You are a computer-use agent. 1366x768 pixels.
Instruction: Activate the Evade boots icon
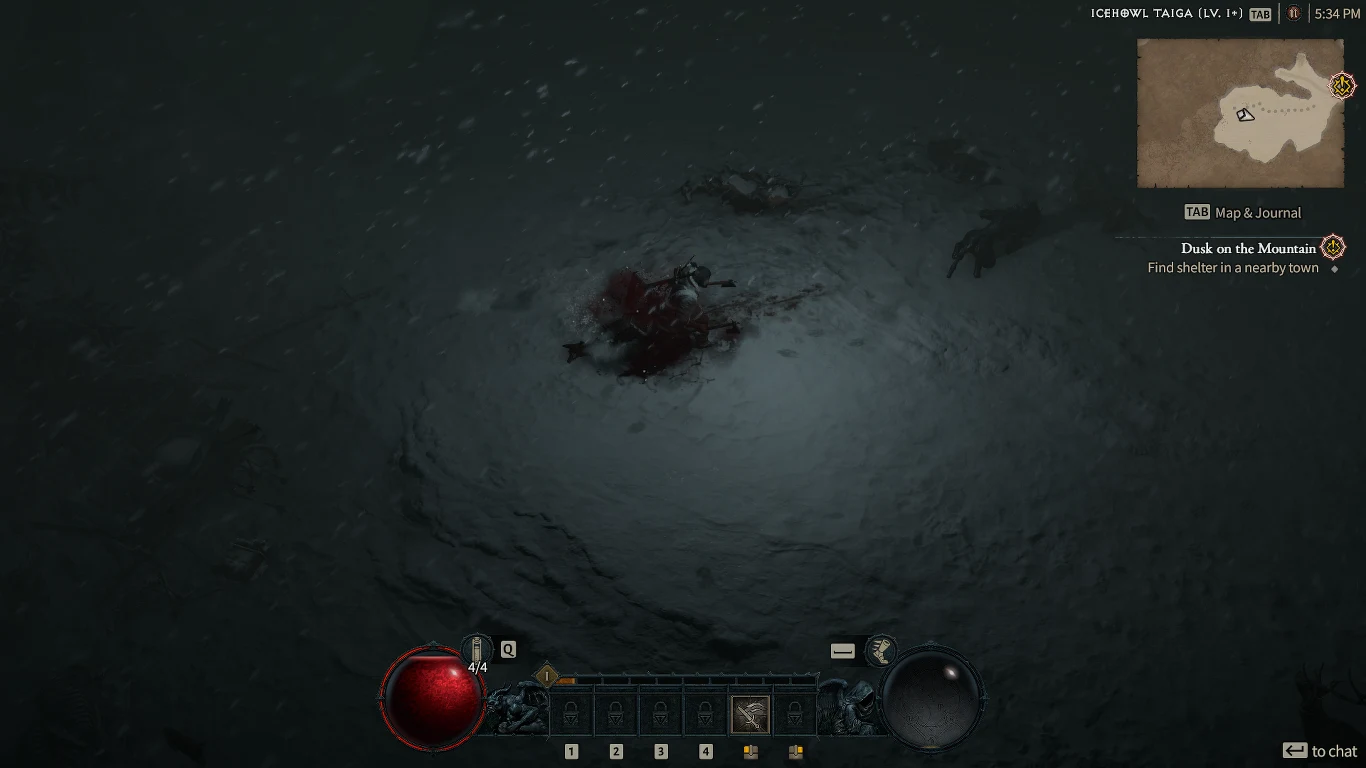click(881, 650)
